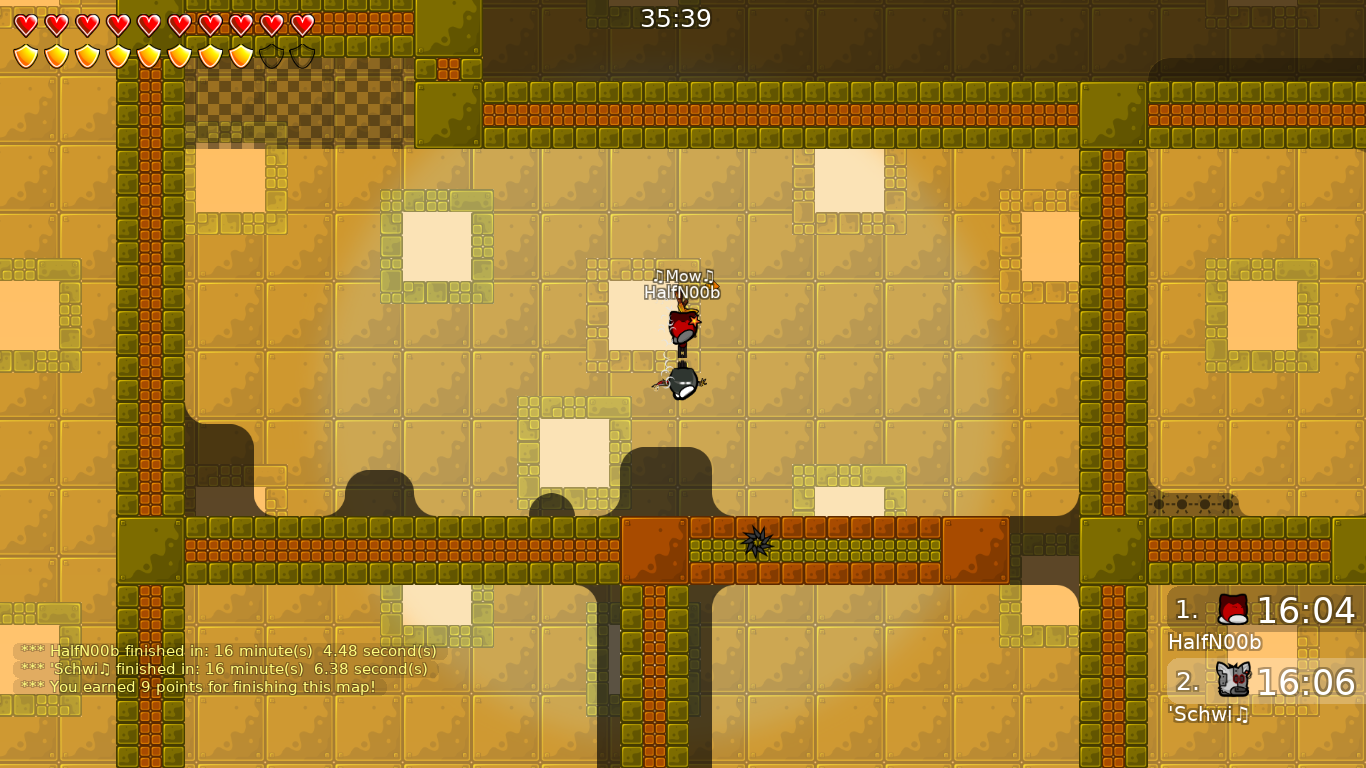Click HalfN00b's red tee avatar on the scoreboard
Screen dimensions: 1366x768
[x=1232, y=607]
